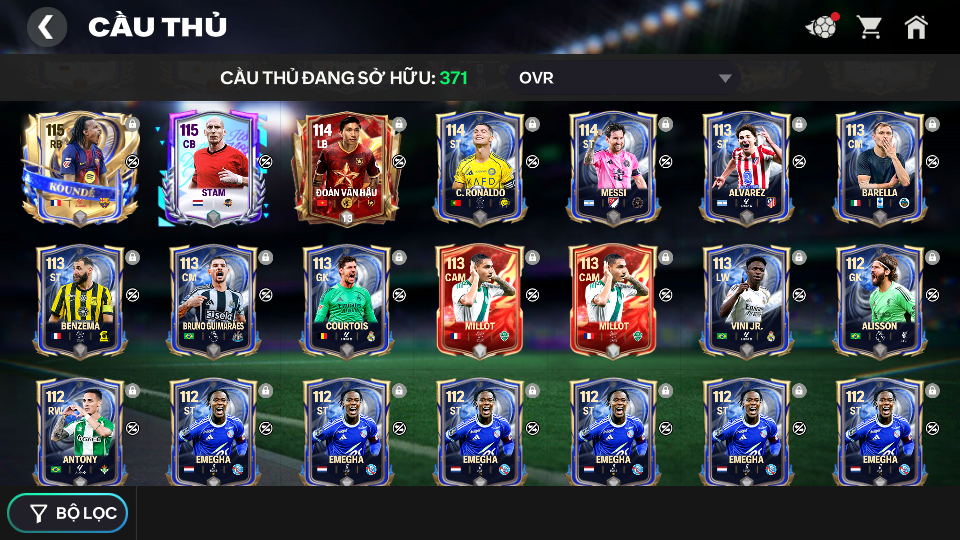
Task: Choose the Đoàn Văn Hậu card
Action: pos(346,167)
